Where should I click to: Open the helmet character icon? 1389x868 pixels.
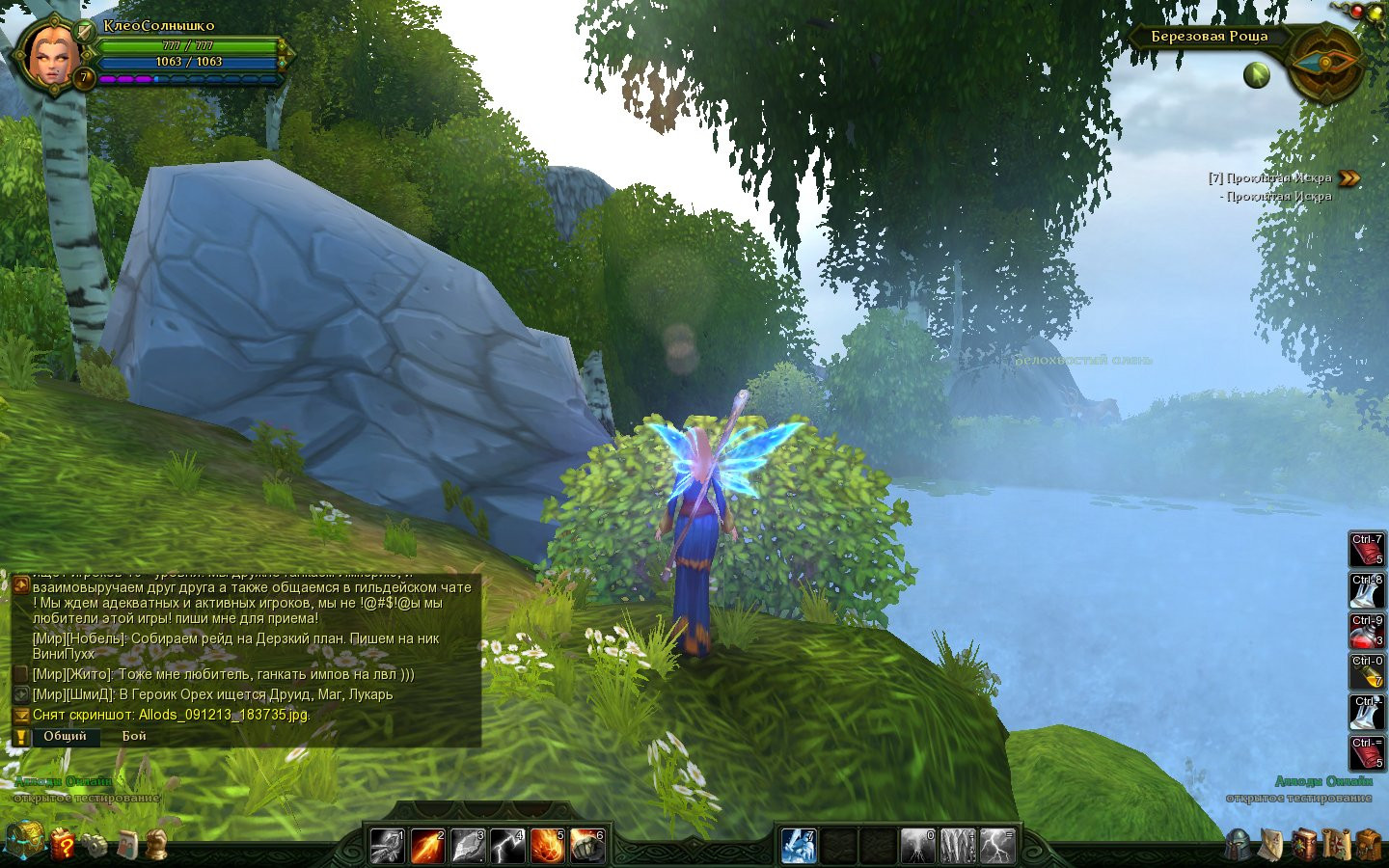pos(1238,844)
